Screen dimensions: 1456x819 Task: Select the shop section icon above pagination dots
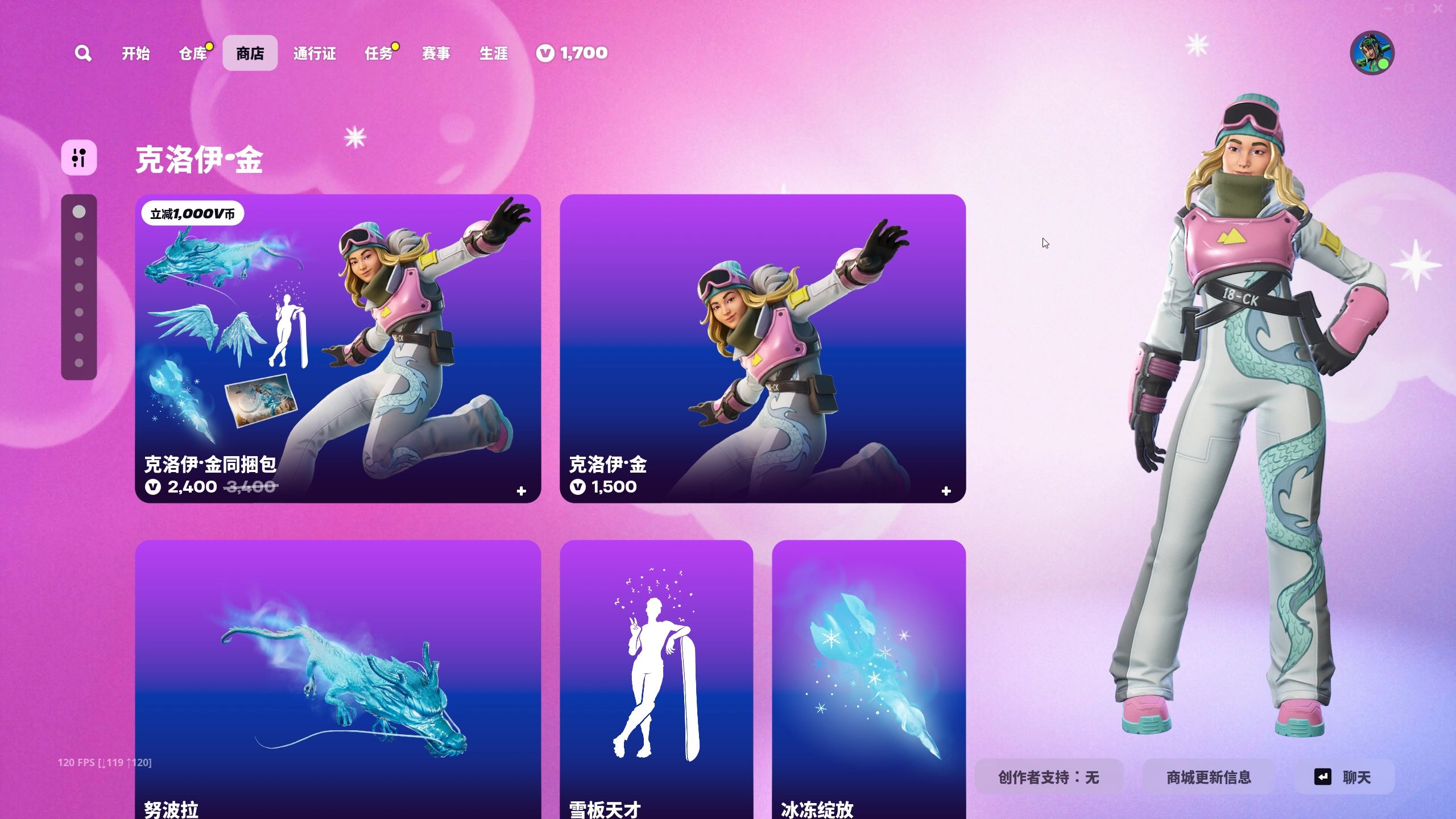78,158
